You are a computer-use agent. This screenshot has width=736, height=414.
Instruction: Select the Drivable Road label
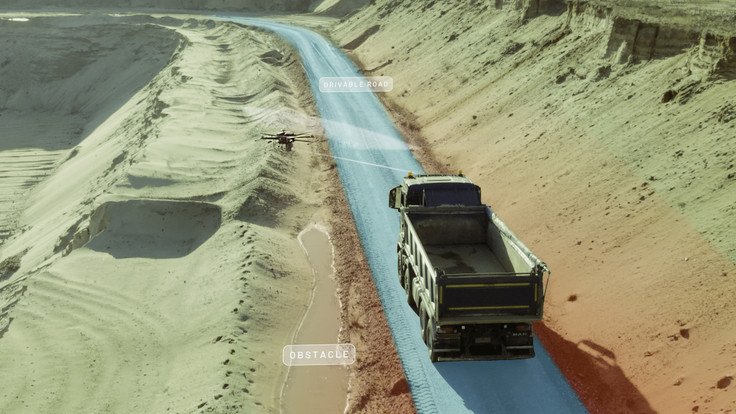[355, 85]
